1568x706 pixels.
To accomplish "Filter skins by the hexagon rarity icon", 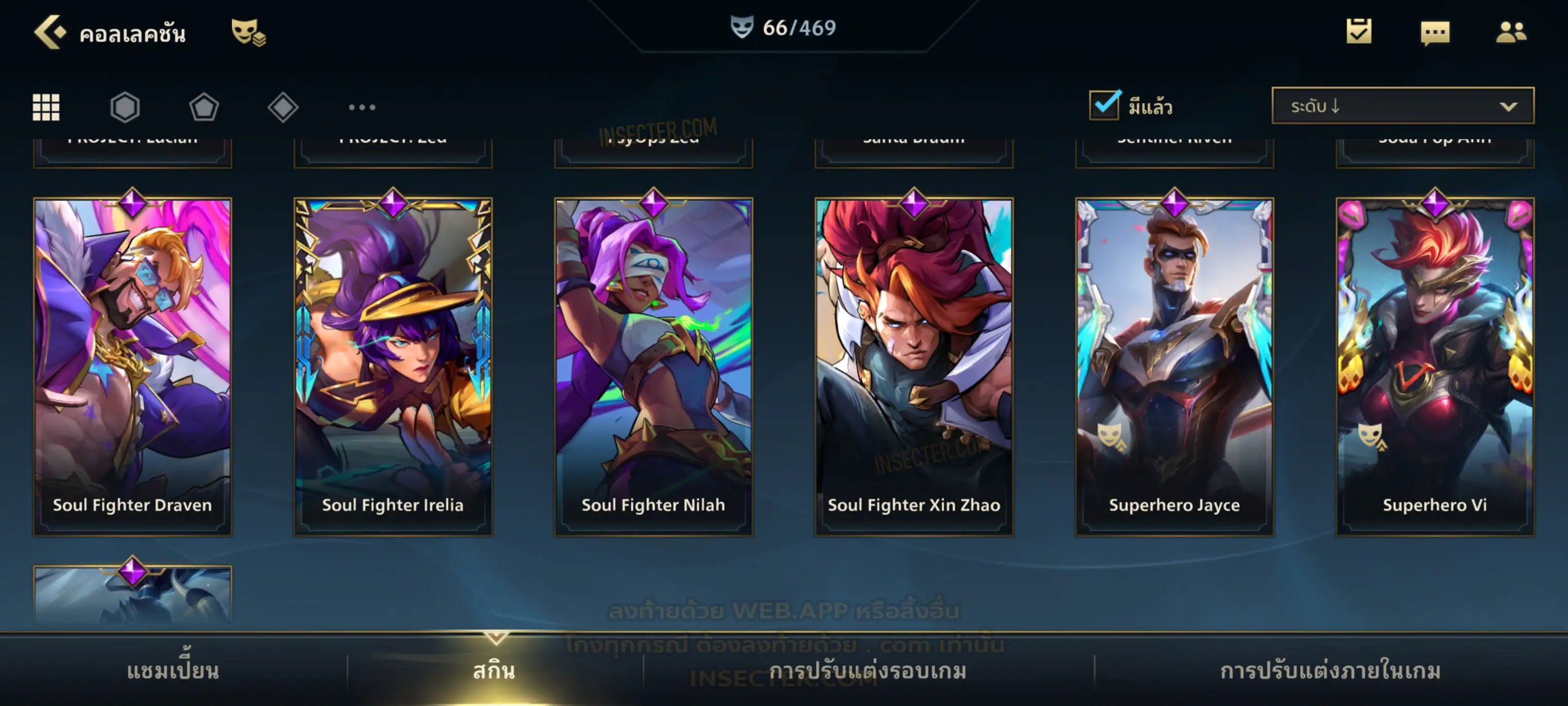I will [125, 107].
